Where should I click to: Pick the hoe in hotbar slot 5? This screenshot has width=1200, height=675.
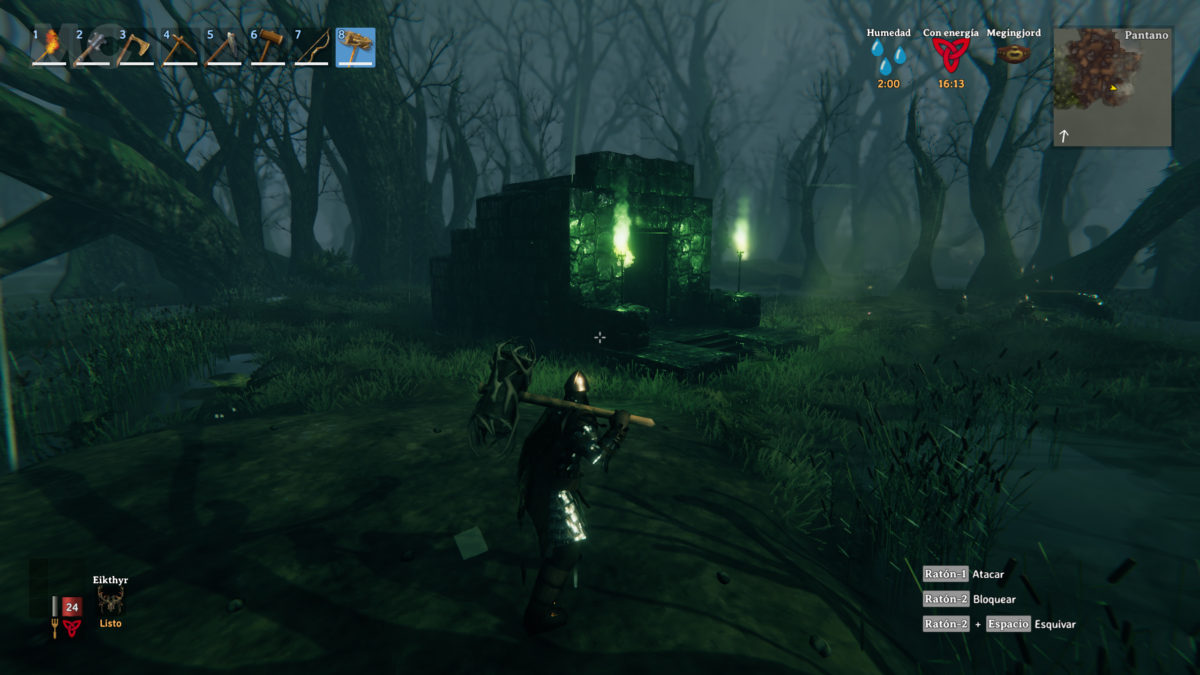(224, 46)
